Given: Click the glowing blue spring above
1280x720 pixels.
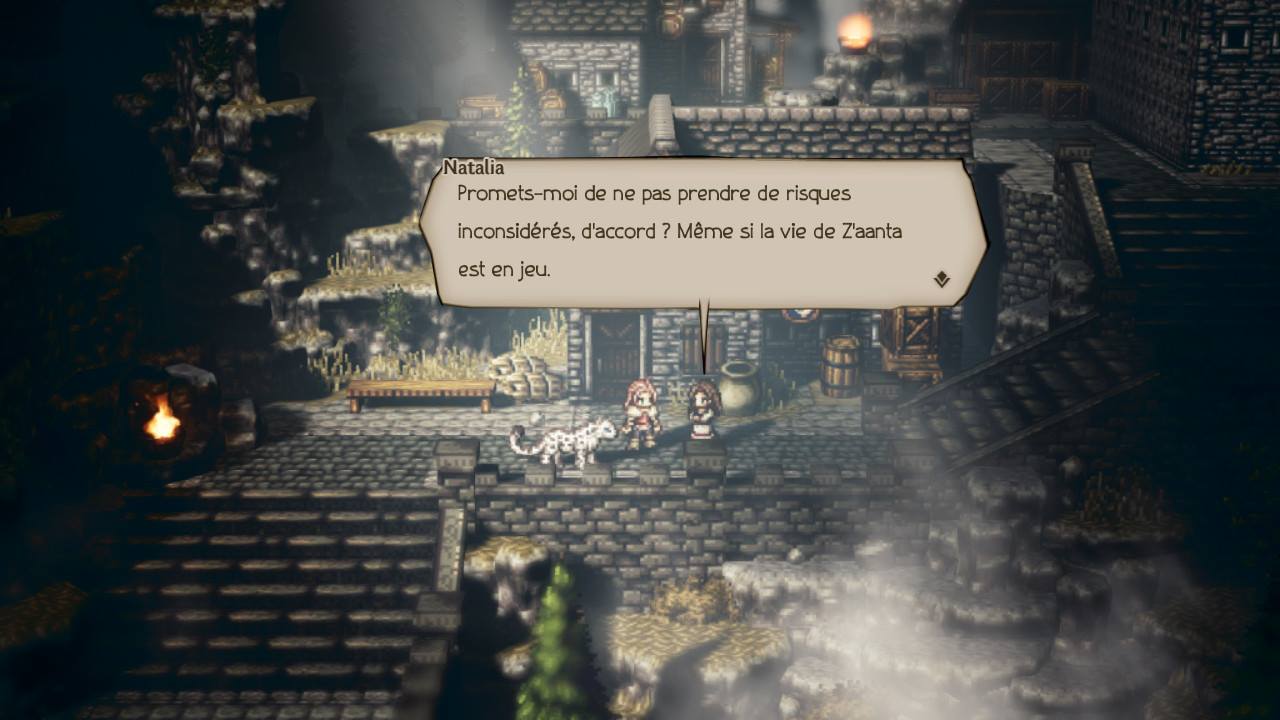Looking at the screenshot, I should click(x=606, y=102).
